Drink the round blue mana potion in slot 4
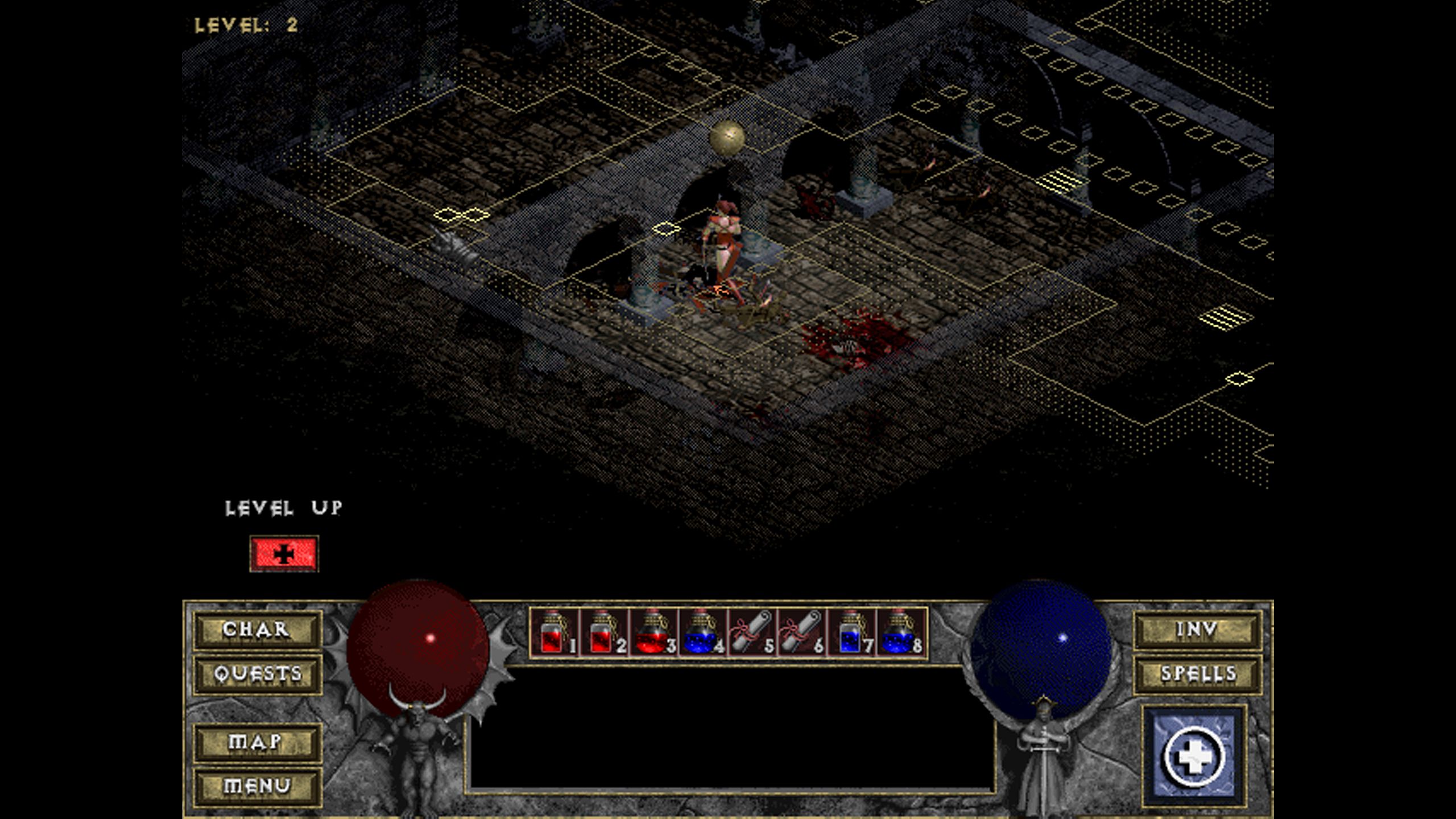The height and width of the screenshot is (819, 1456). pyautogui.click(x=701, y=632)
